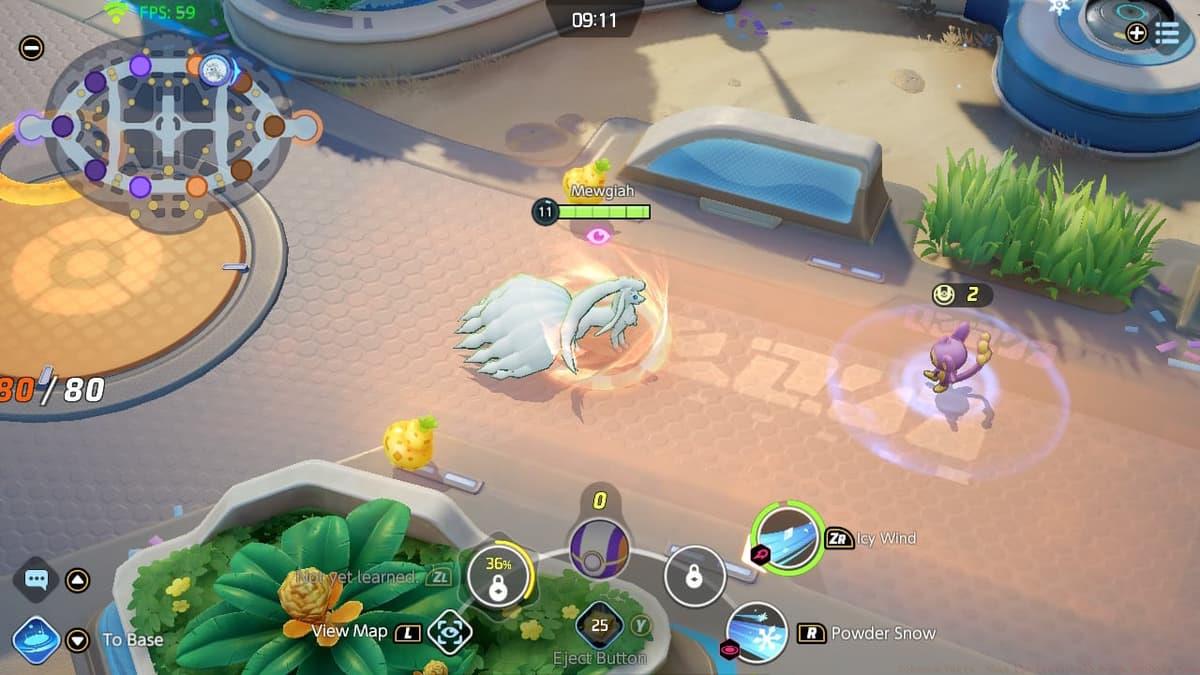Open the scoreboard menu at top right
This screenshot has height=675, width=1200.
tap(1167, 33)
